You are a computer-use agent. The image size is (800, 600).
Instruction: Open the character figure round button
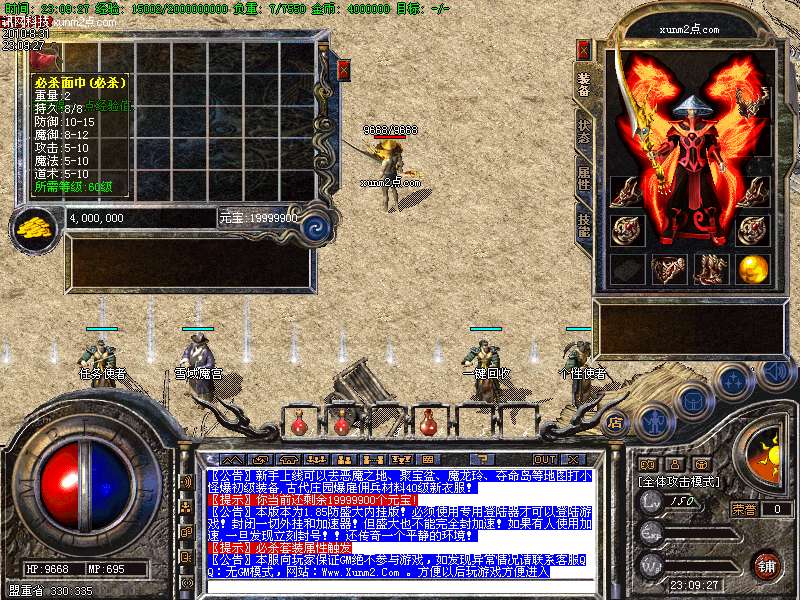tap(654, 418)
